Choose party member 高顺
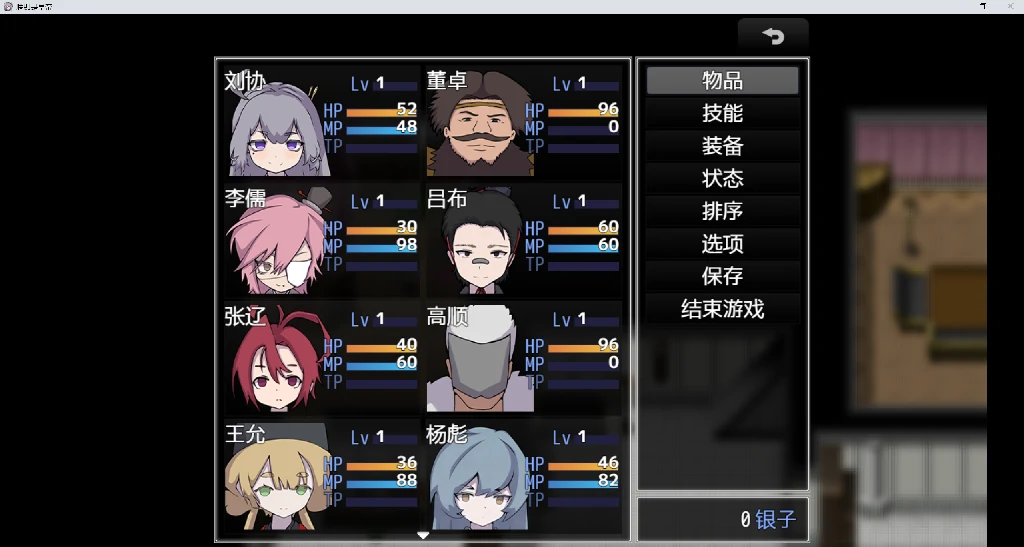The width and height of the screenshot is (1024, 547). click(523, 356)
